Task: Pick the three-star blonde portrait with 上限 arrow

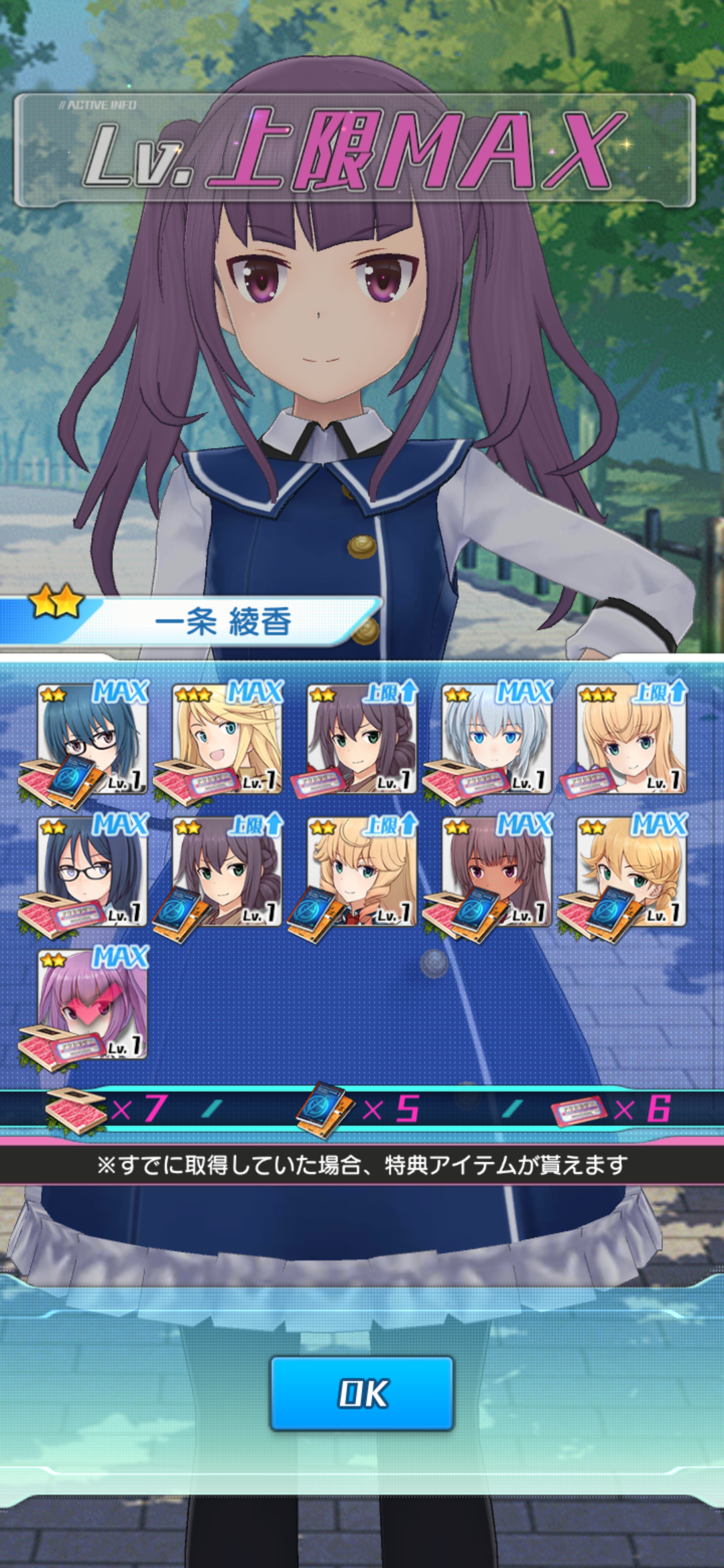Action: pos(631,738)
